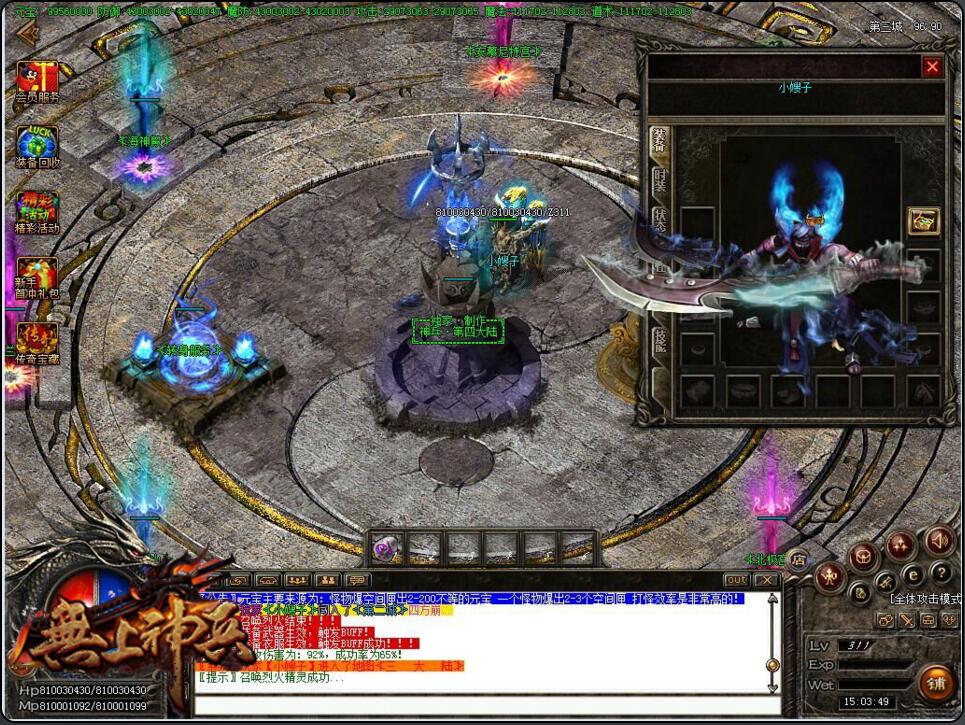The image size is (965, 725).
Task: Open the orange 铺 shop button
Action: point(936,684)
